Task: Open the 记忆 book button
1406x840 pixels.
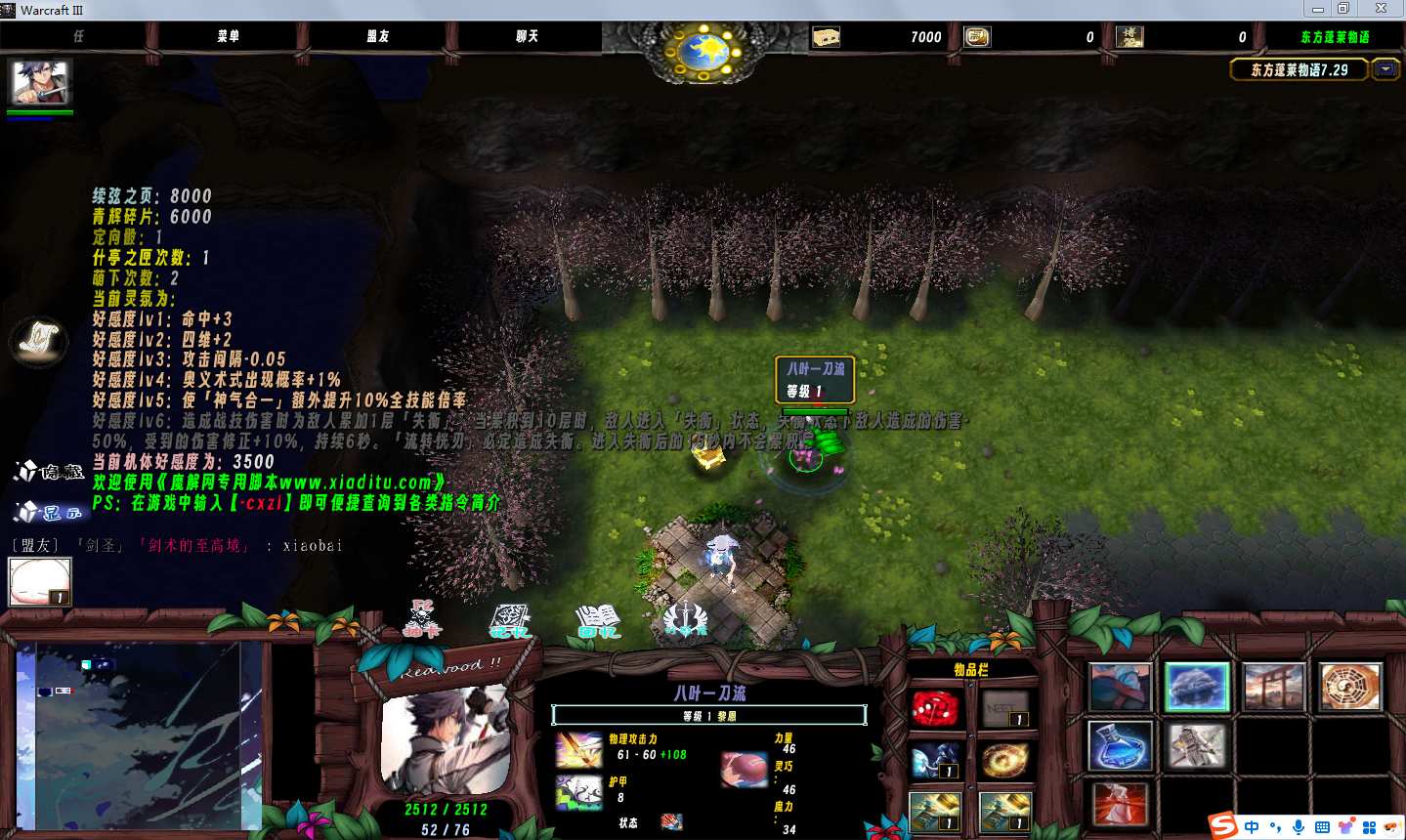Action: point(509,621)
